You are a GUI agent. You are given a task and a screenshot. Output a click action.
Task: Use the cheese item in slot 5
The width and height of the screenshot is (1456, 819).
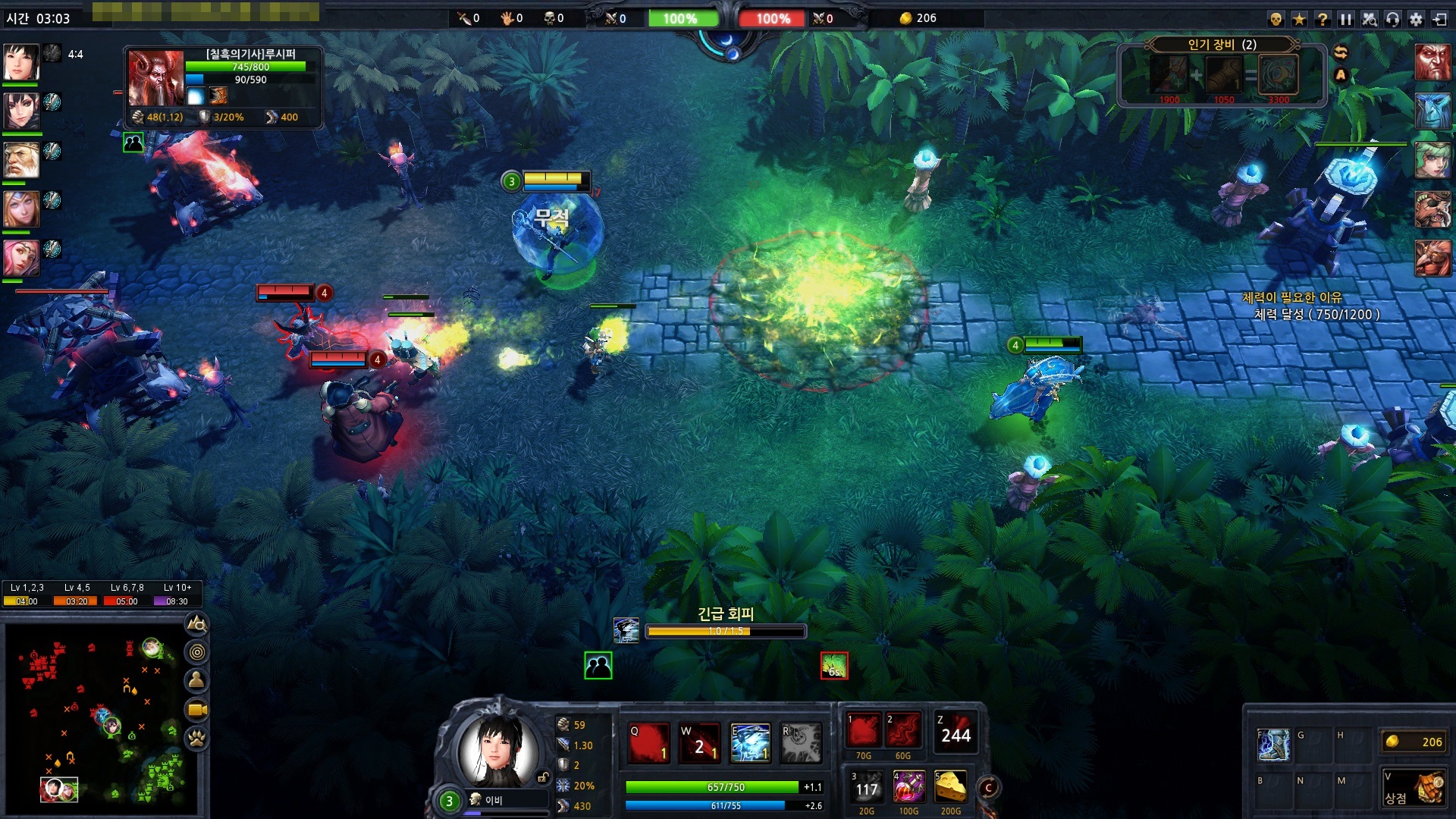[950, 788]
